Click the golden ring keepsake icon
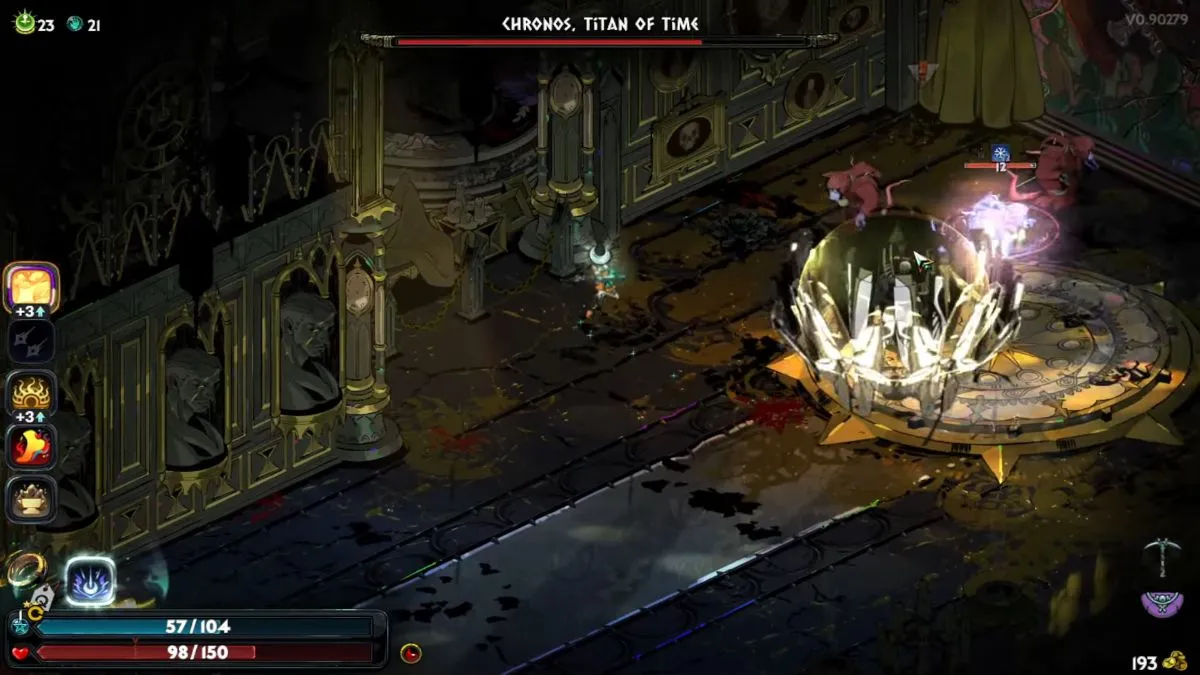1200x675 pixels. point(24,570)
